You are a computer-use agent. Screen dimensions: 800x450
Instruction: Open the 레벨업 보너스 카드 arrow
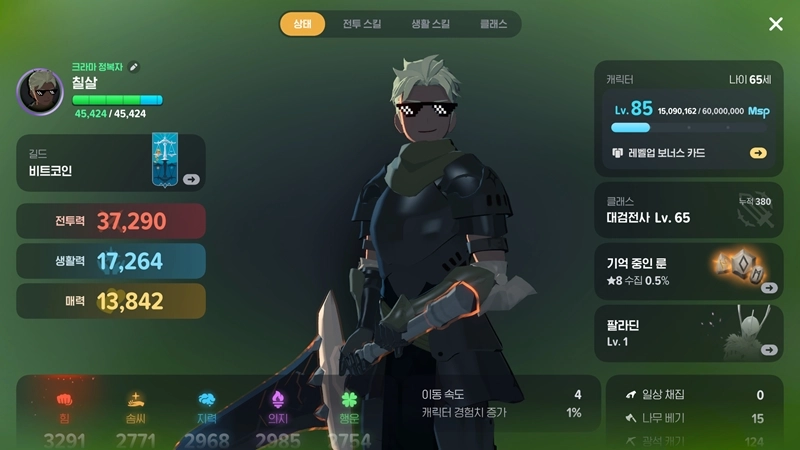(x=758, y=153)
